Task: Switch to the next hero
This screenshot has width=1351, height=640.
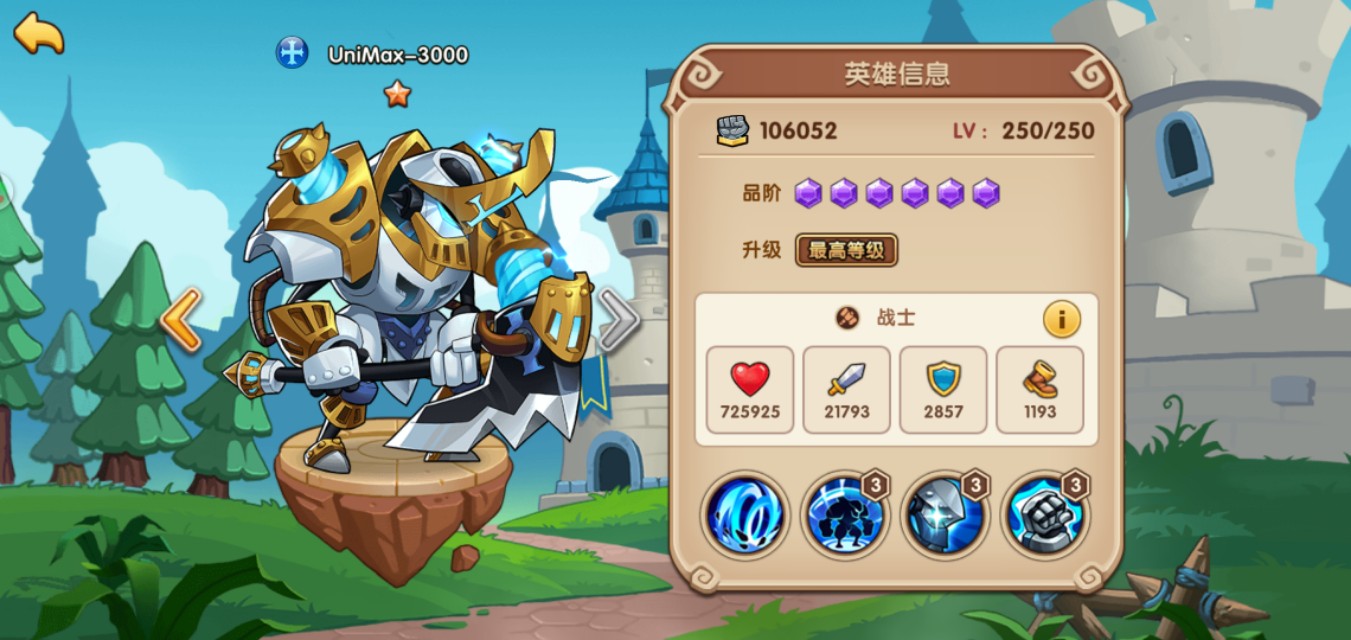Action: [x=618, y=320]
